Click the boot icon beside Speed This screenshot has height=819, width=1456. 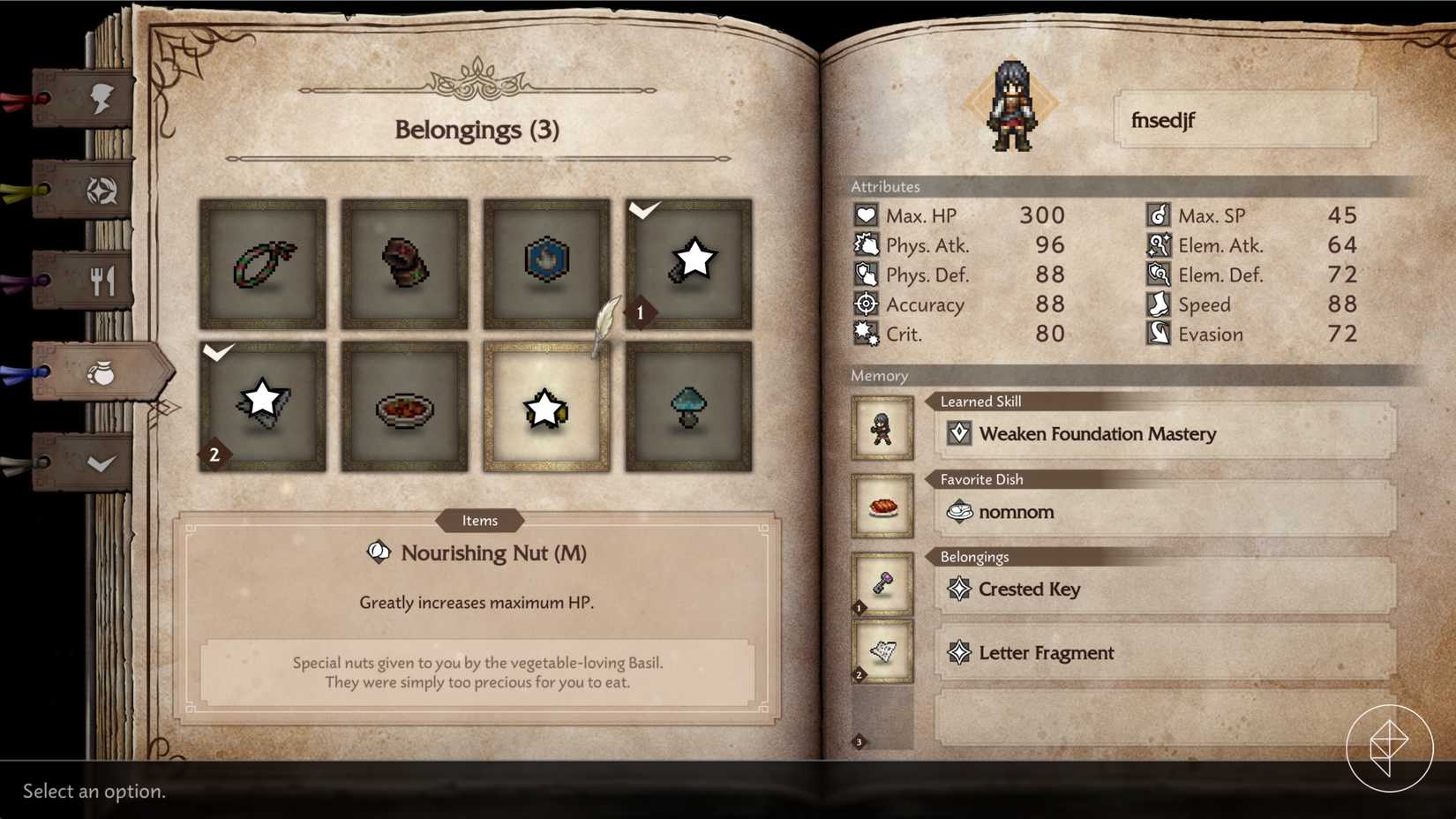1158,304
